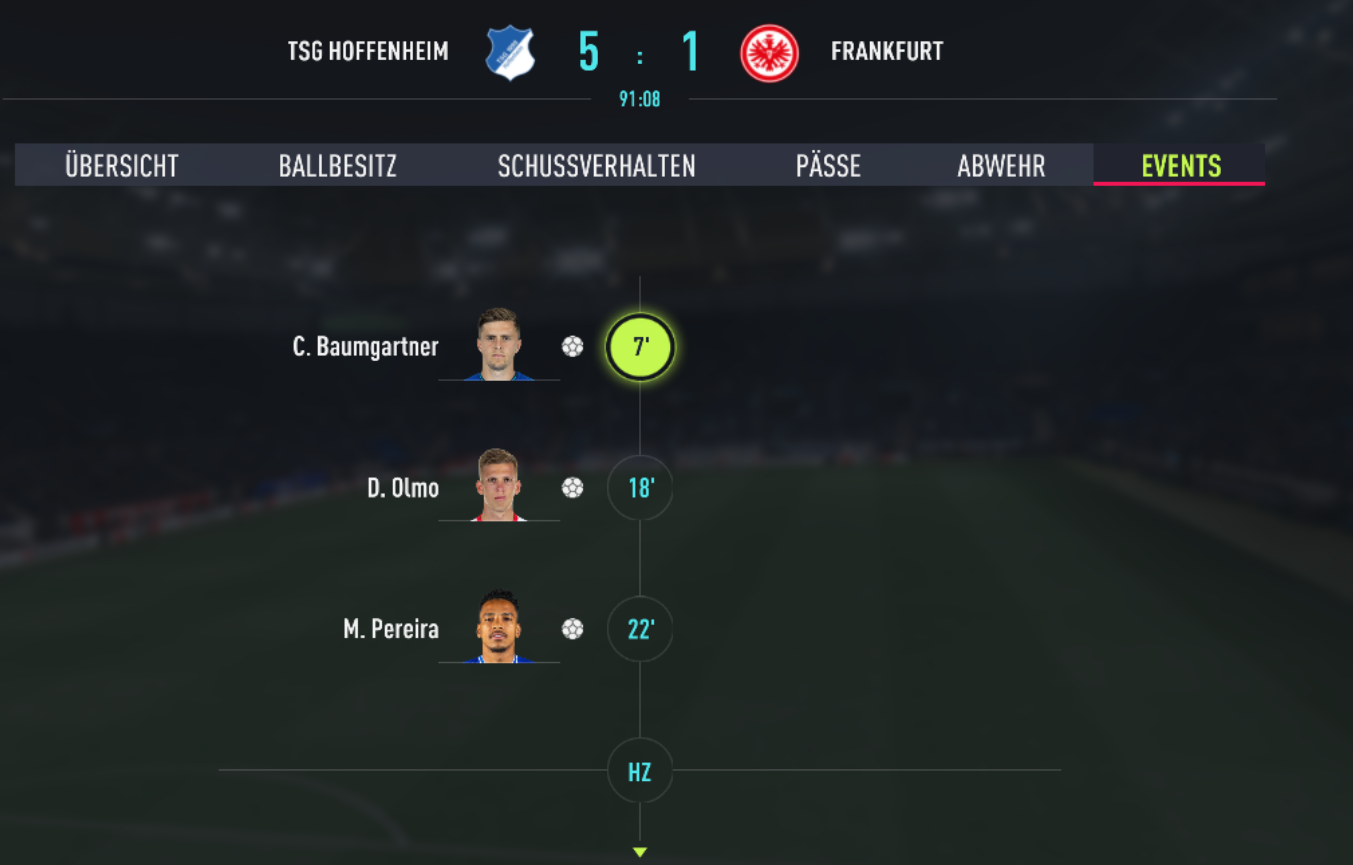Select the 7' goal event marker
The width and height of the screenshot is (1353, 865).
point(640,348)
